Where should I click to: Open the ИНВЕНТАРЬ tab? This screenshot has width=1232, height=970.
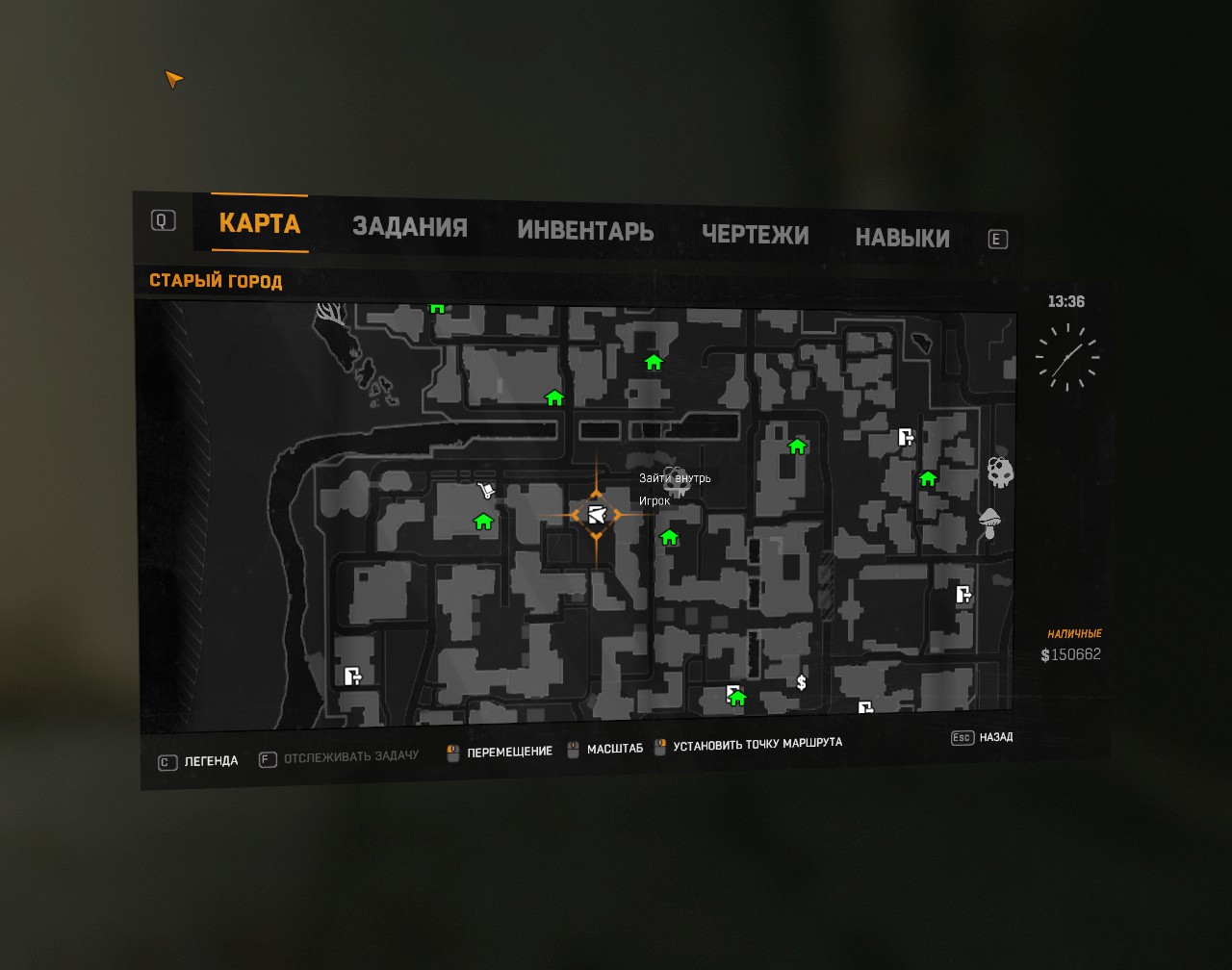coord(585,231)
